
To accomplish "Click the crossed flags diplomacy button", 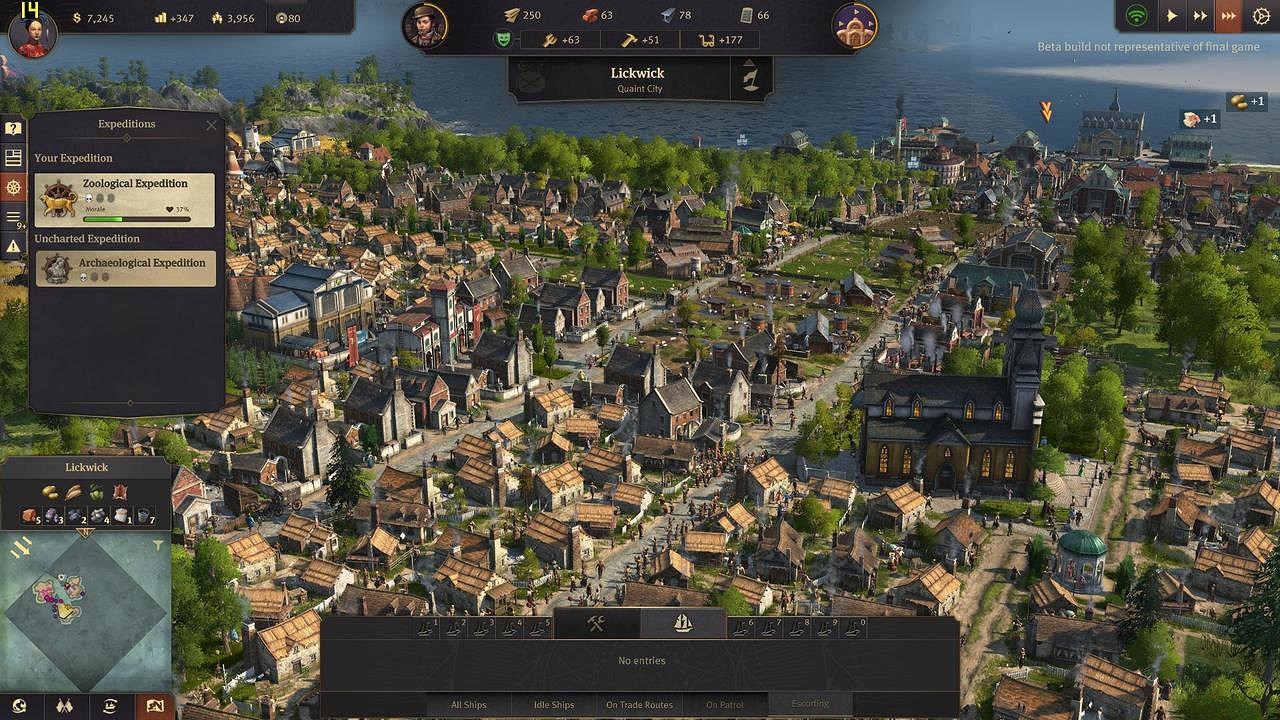I will coord(65,706).
